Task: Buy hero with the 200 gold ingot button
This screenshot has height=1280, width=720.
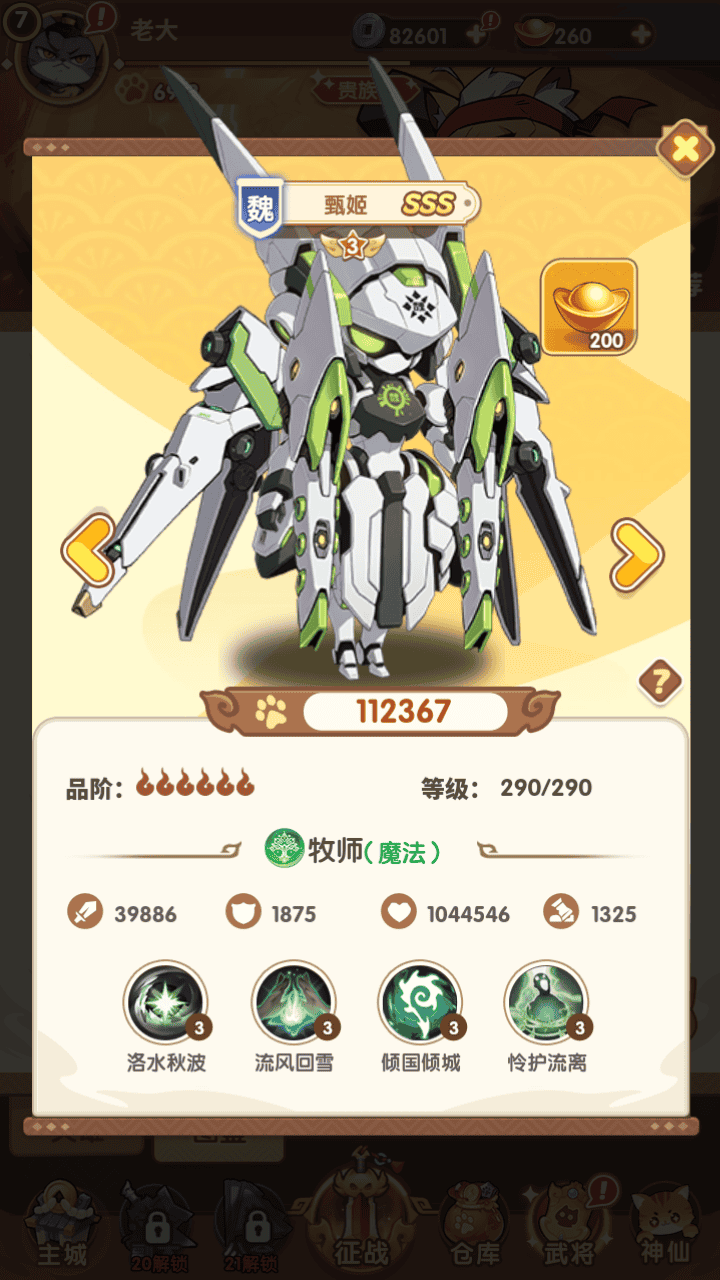Action: tap(589, 308)
